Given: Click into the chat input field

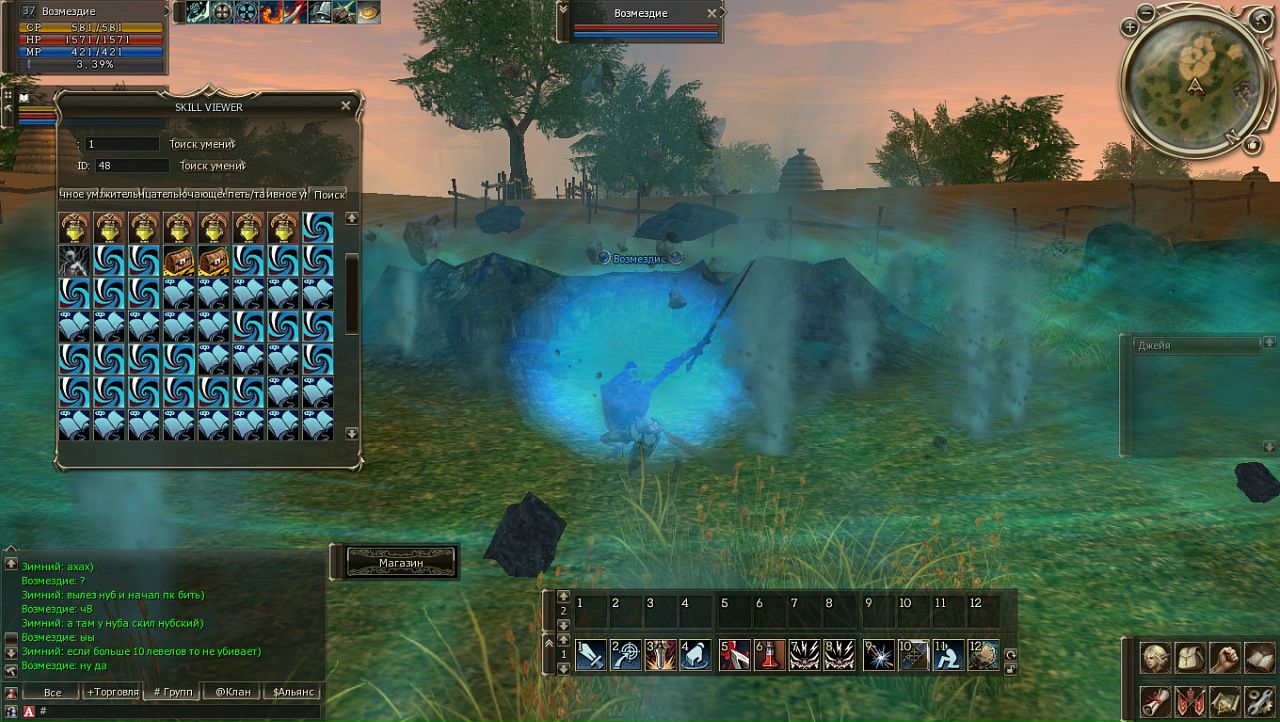Looking at the screenshot, I should [170, 711].
